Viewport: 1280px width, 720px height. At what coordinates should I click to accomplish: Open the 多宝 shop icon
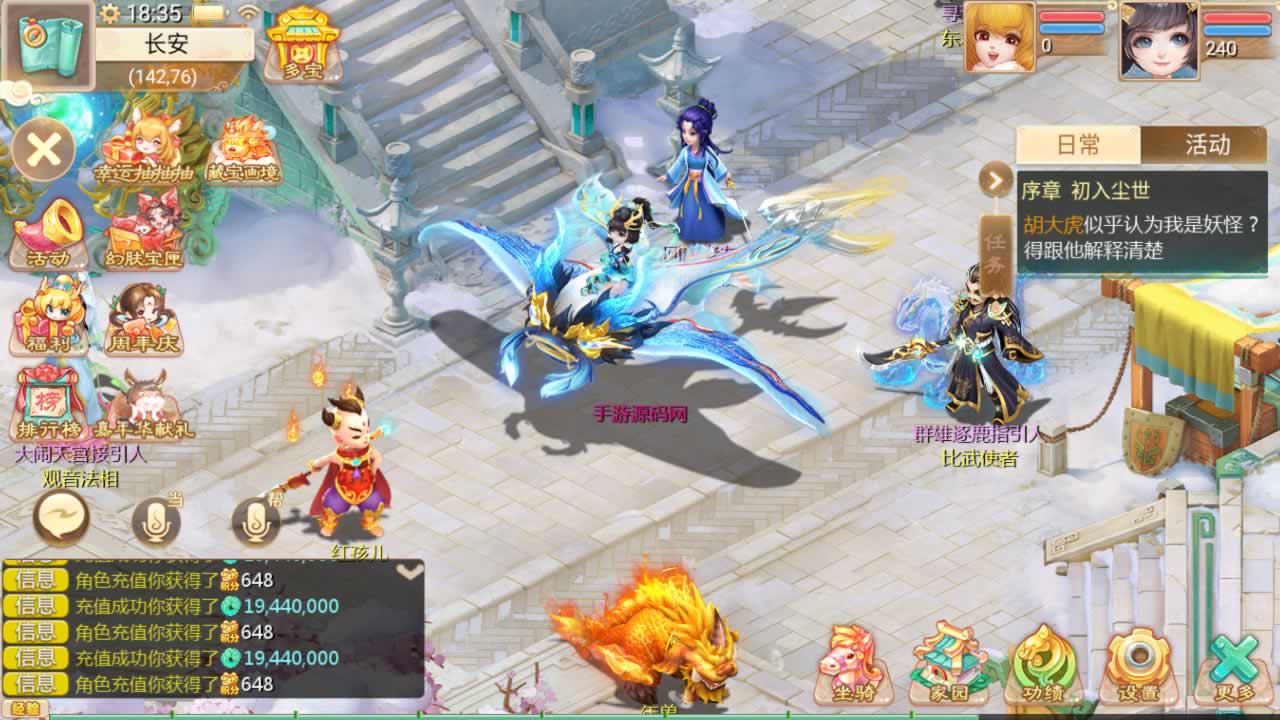(x=303, y=43)
